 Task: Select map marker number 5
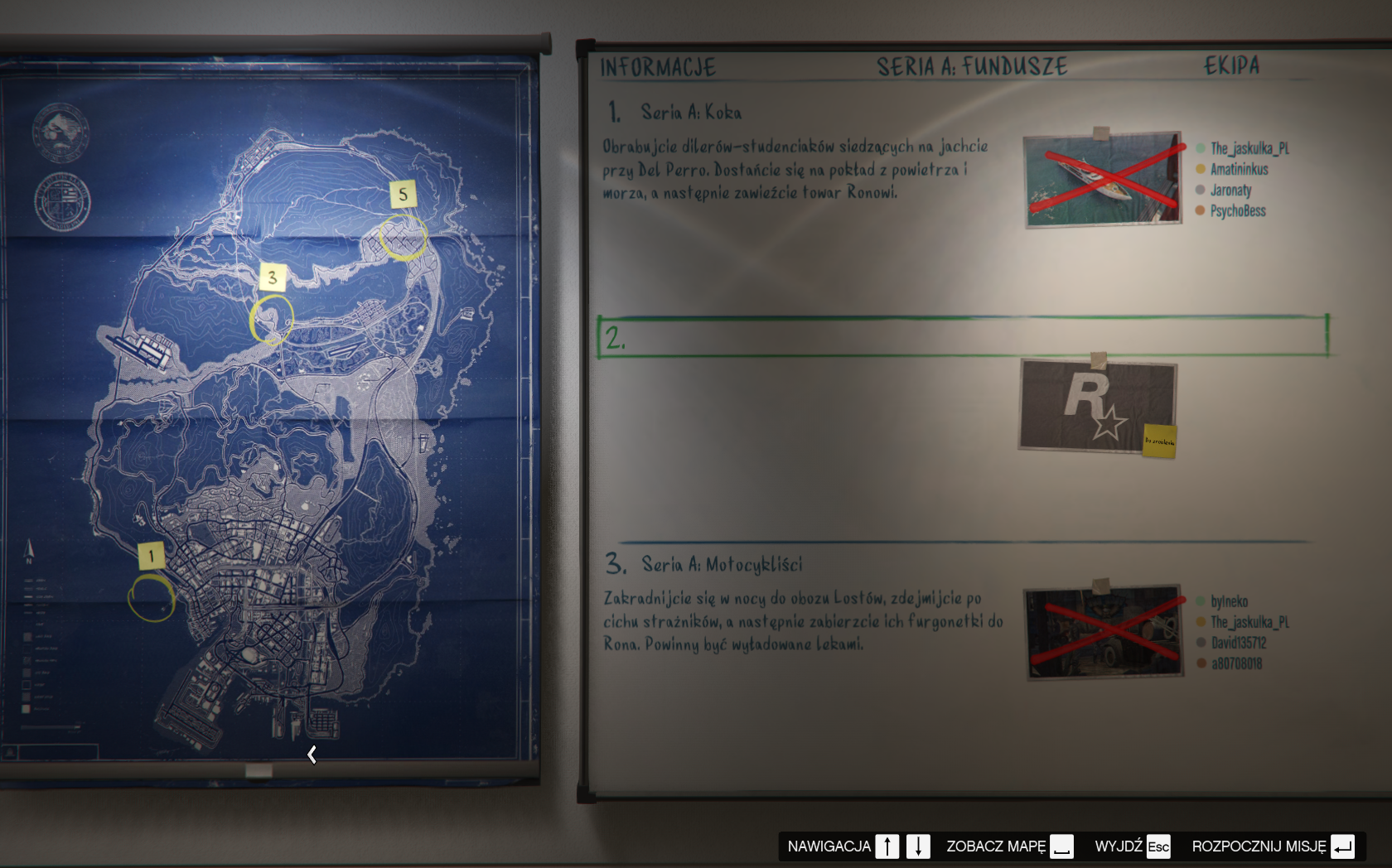click(x=403, y=195)
